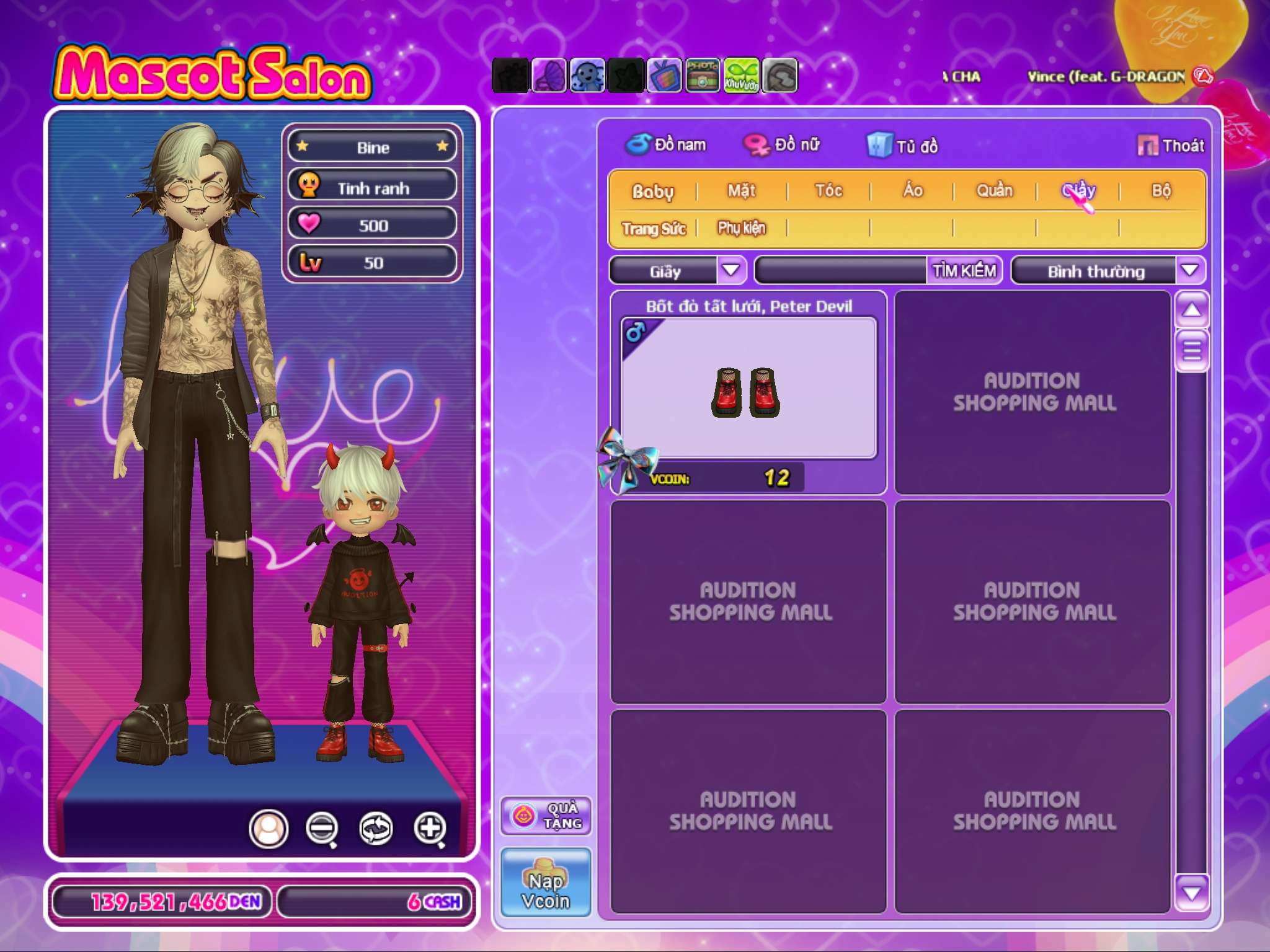Open the Tủ đồ wardrobe tab
This screenshot has height=952, width=1270.
[x=904, y=146]
